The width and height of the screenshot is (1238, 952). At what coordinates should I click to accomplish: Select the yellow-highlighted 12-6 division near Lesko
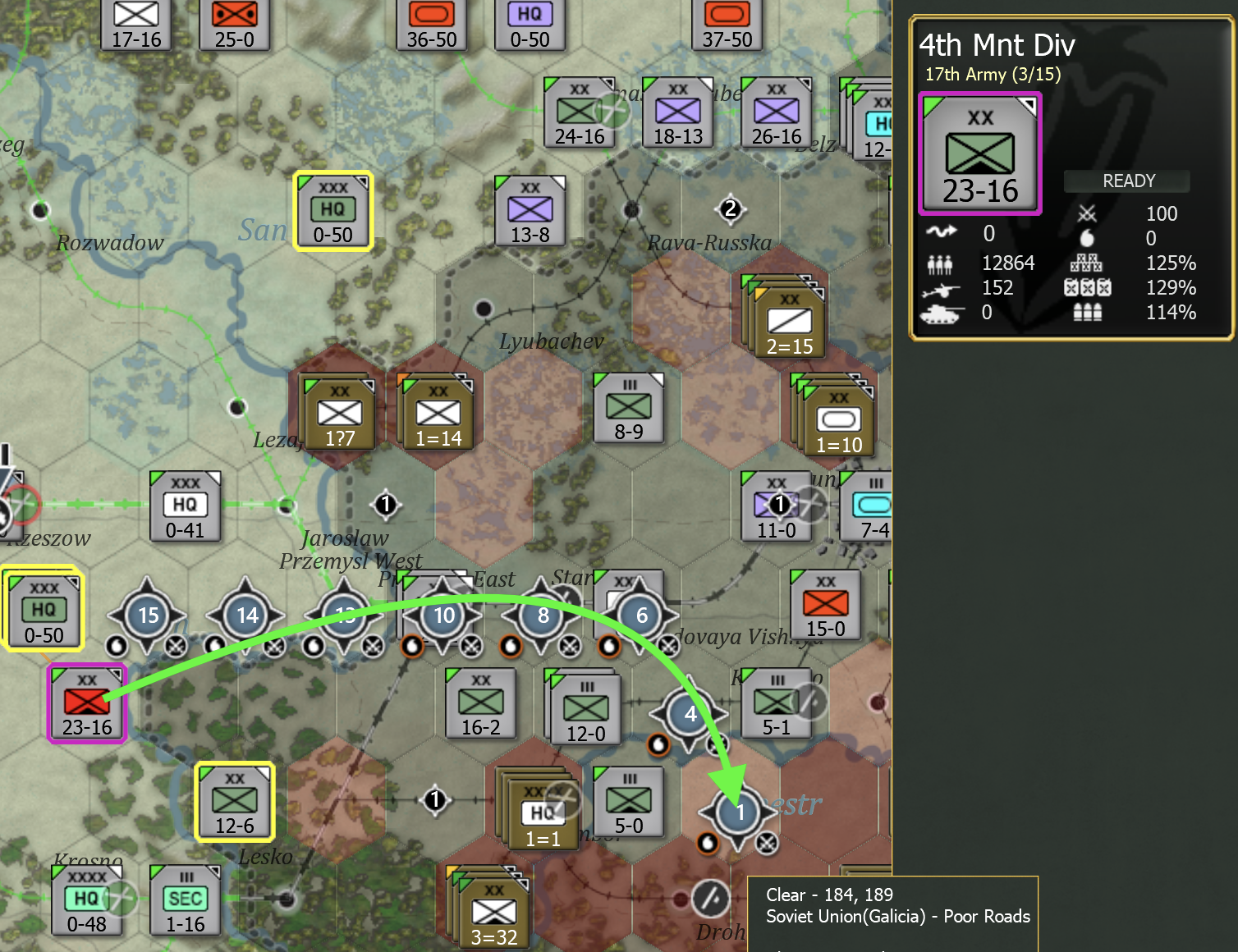click(234, 800)
